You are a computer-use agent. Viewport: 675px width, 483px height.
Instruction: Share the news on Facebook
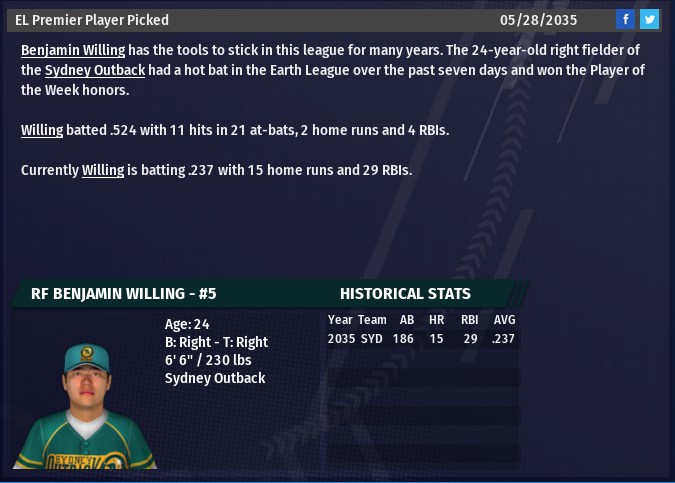[x=625, y=19]
